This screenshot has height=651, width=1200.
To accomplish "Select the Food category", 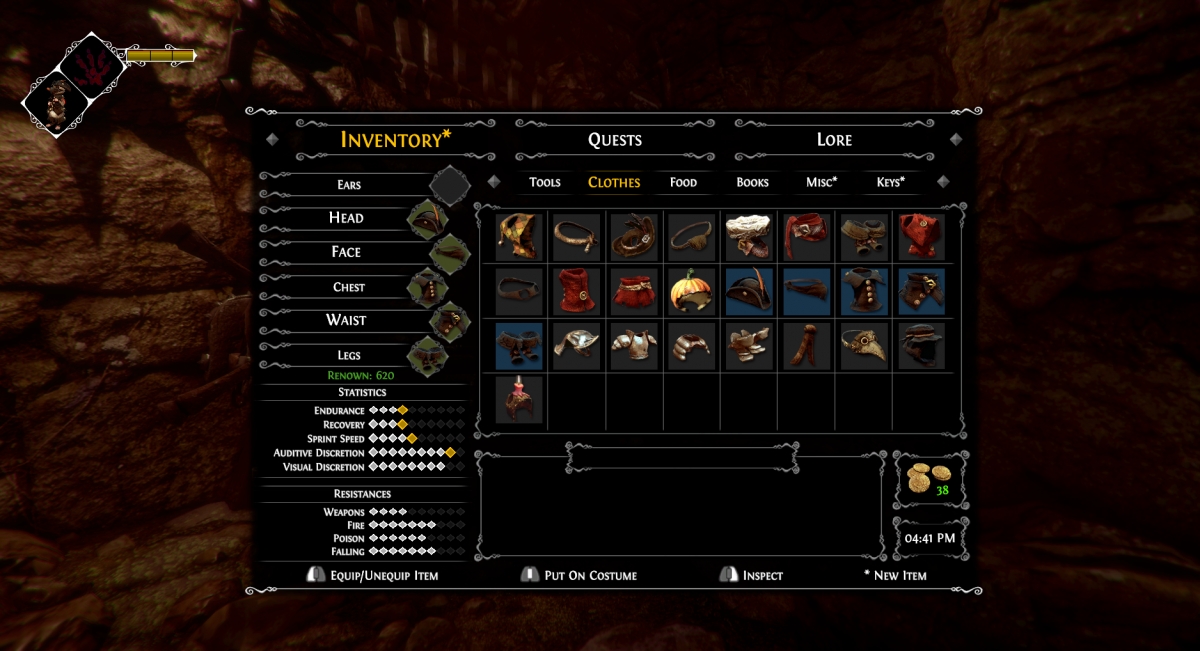I will (683, 182).
